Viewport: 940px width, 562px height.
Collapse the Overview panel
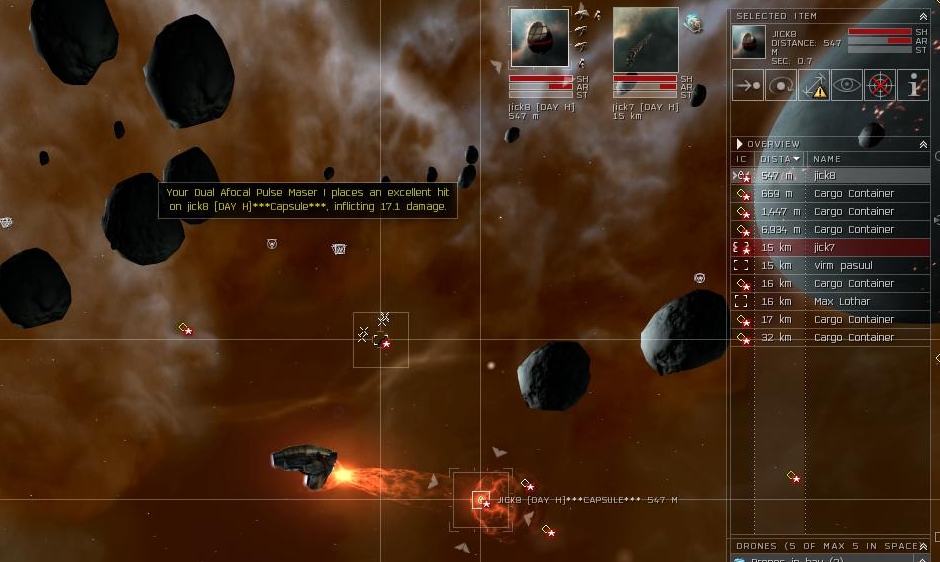coord(923,144)
